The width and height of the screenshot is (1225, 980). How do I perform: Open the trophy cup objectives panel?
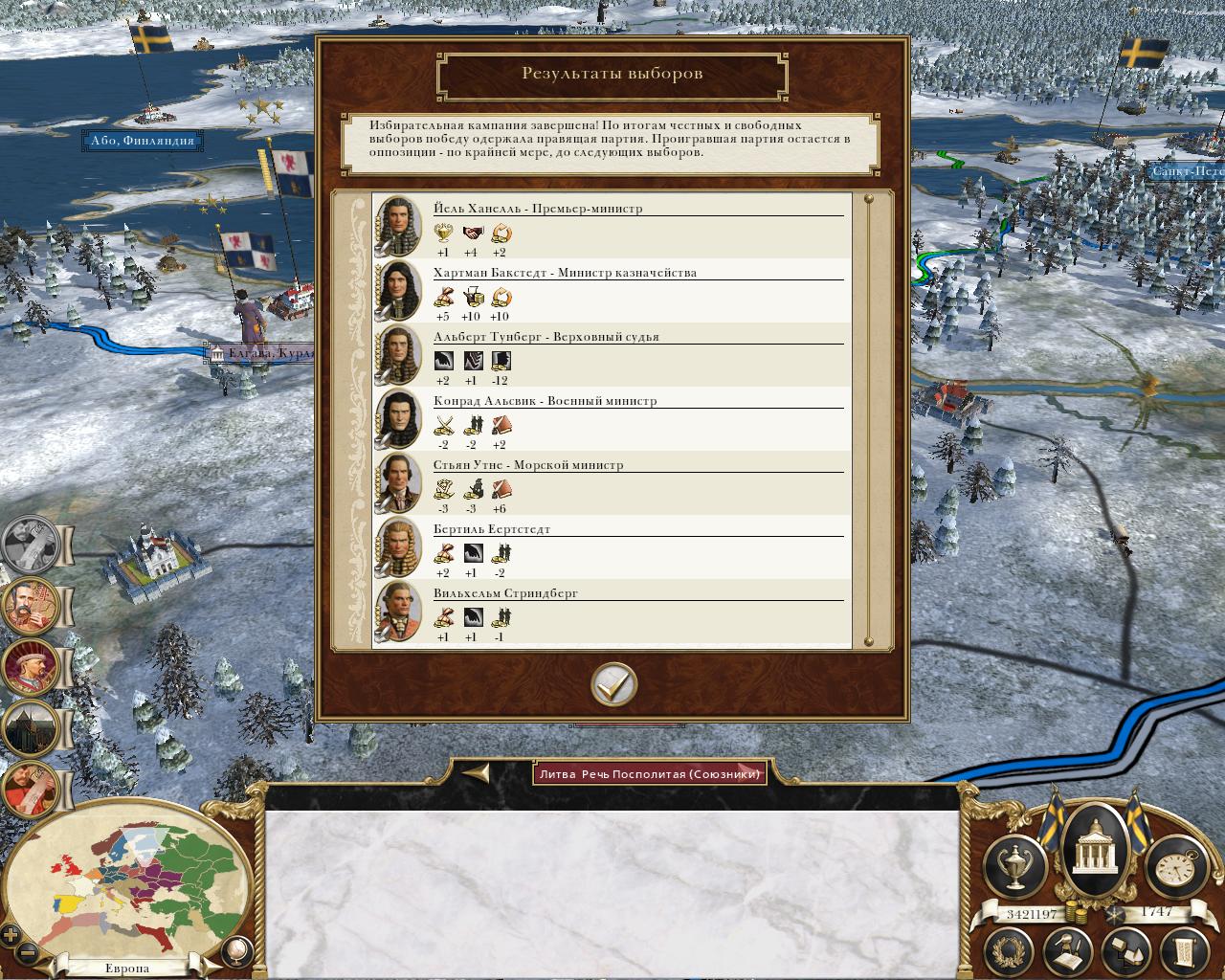click(1017, 866)
